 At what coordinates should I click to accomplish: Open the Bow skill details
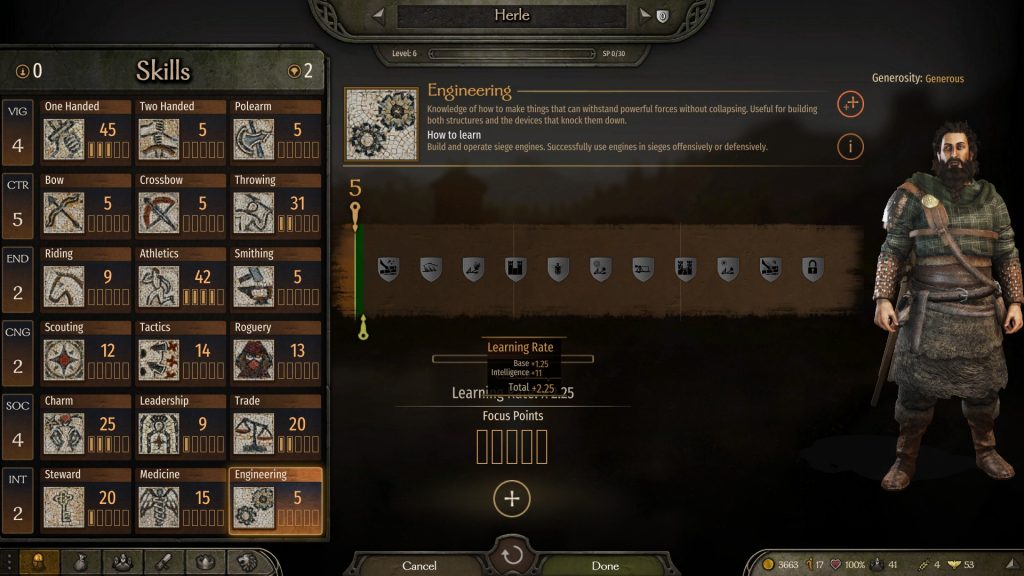(86, 206)
